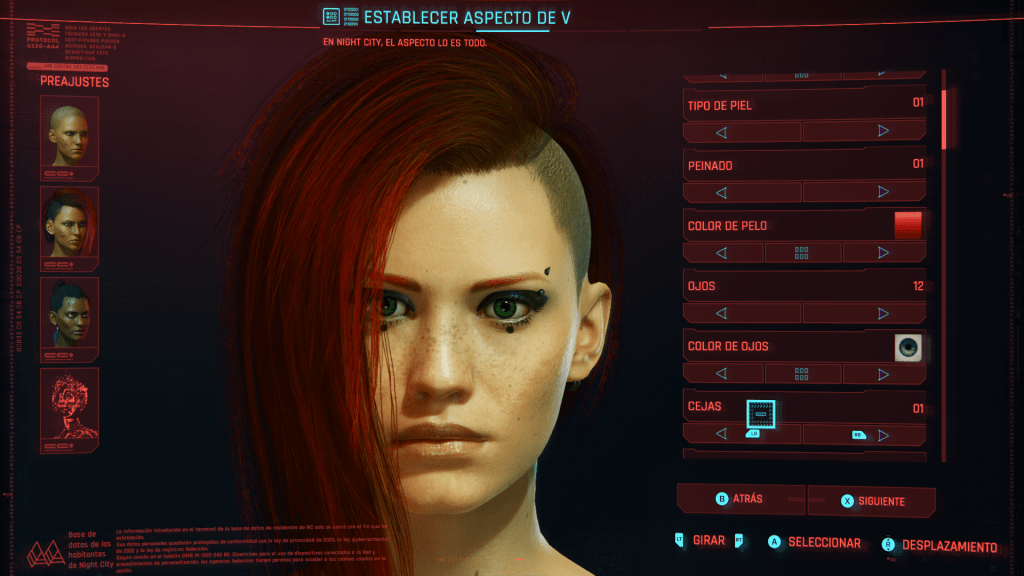Click the options list scrollbar
The height and width of the screenshot is (576, 1024).
point(944,121)
